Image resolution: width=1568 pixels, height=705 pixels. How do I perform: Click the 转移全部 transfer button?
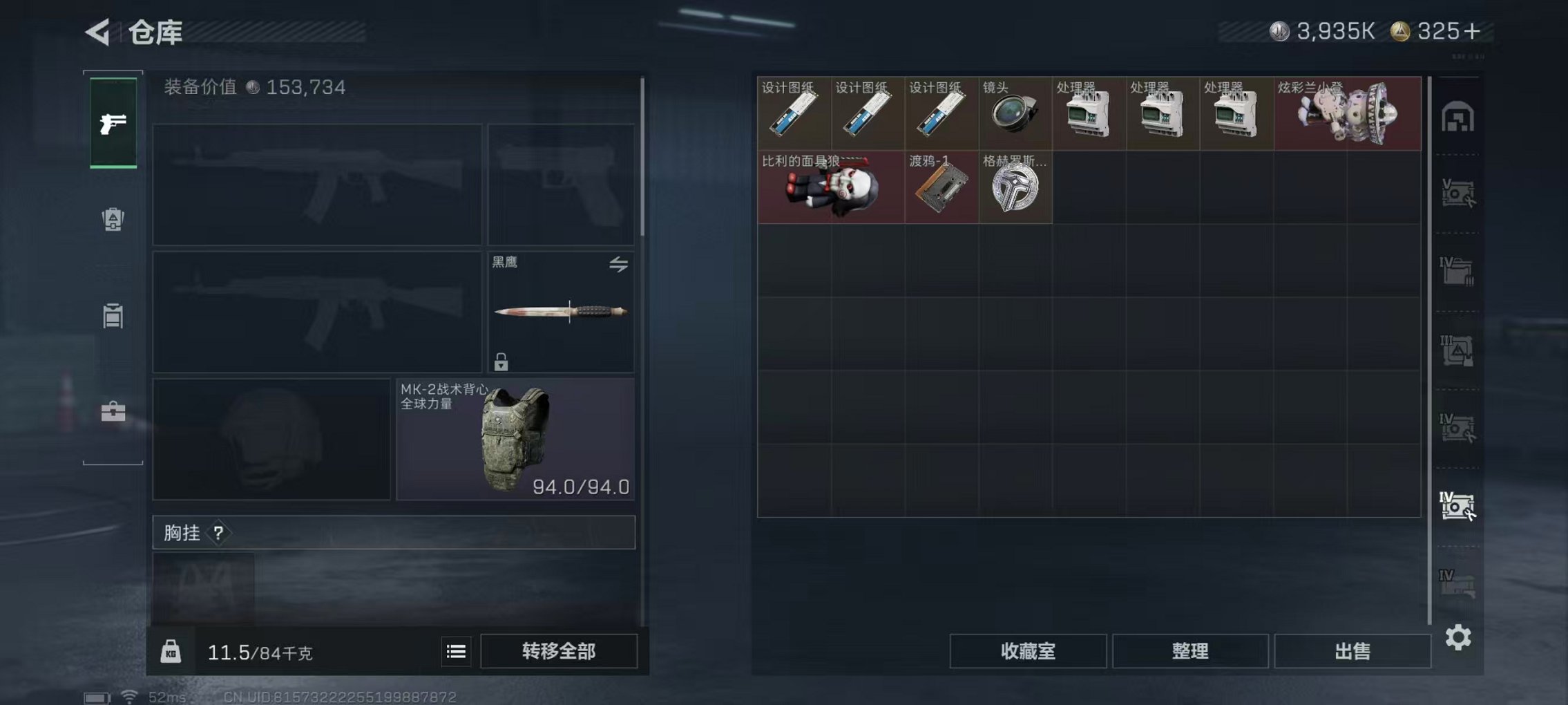(557, 650)
